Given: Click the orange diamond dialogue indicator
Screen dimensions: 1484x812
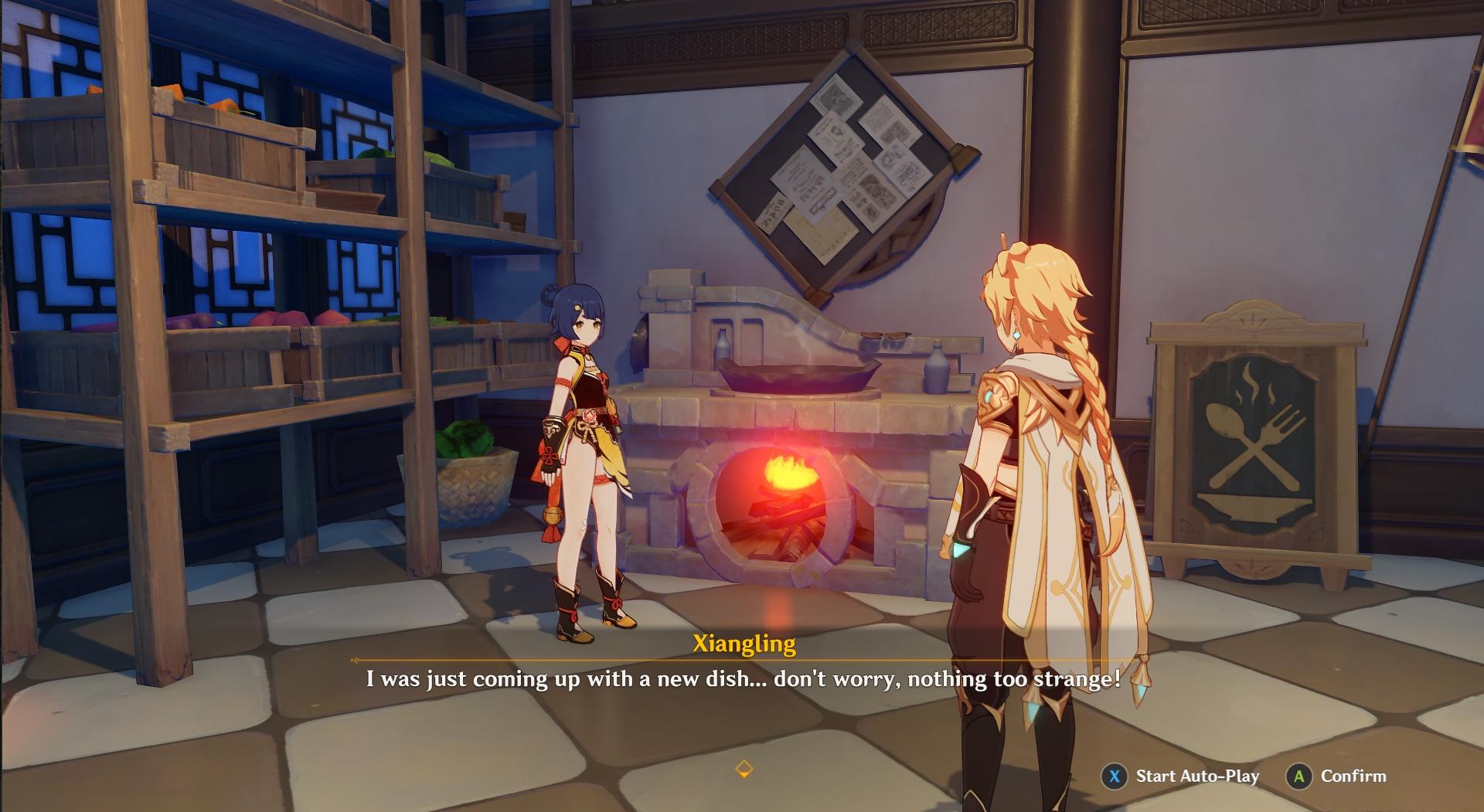Looking at the screenshot, I should coord(743,768).
